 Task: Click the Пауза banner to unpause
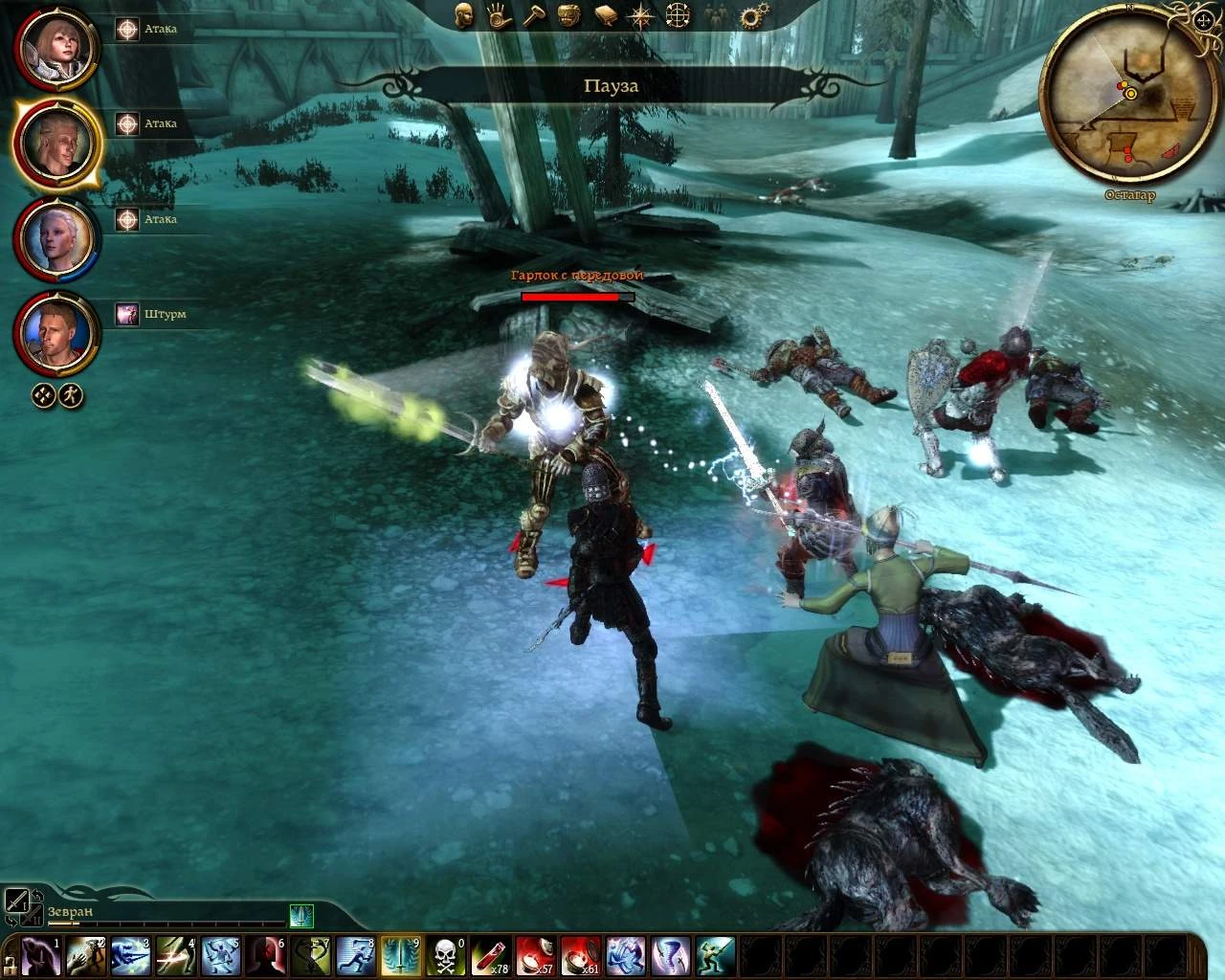[x=612, y=85]
